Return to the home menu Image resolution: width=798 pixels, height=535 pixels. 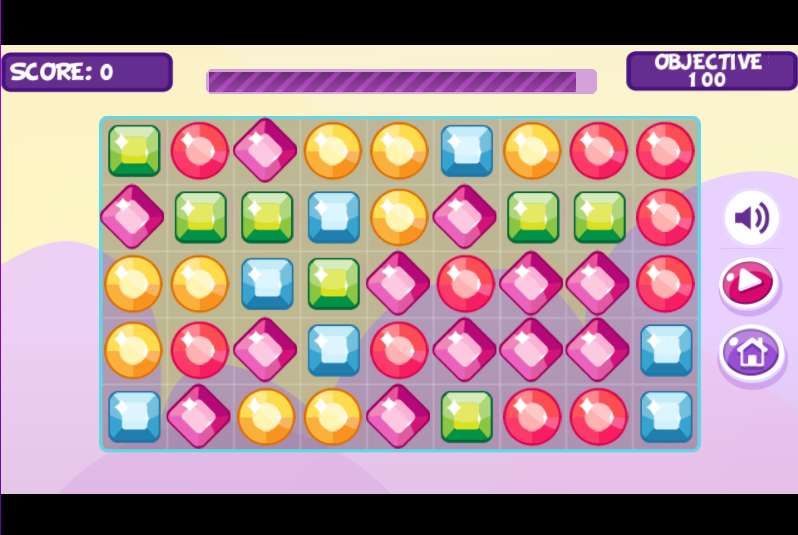(751, 352)
